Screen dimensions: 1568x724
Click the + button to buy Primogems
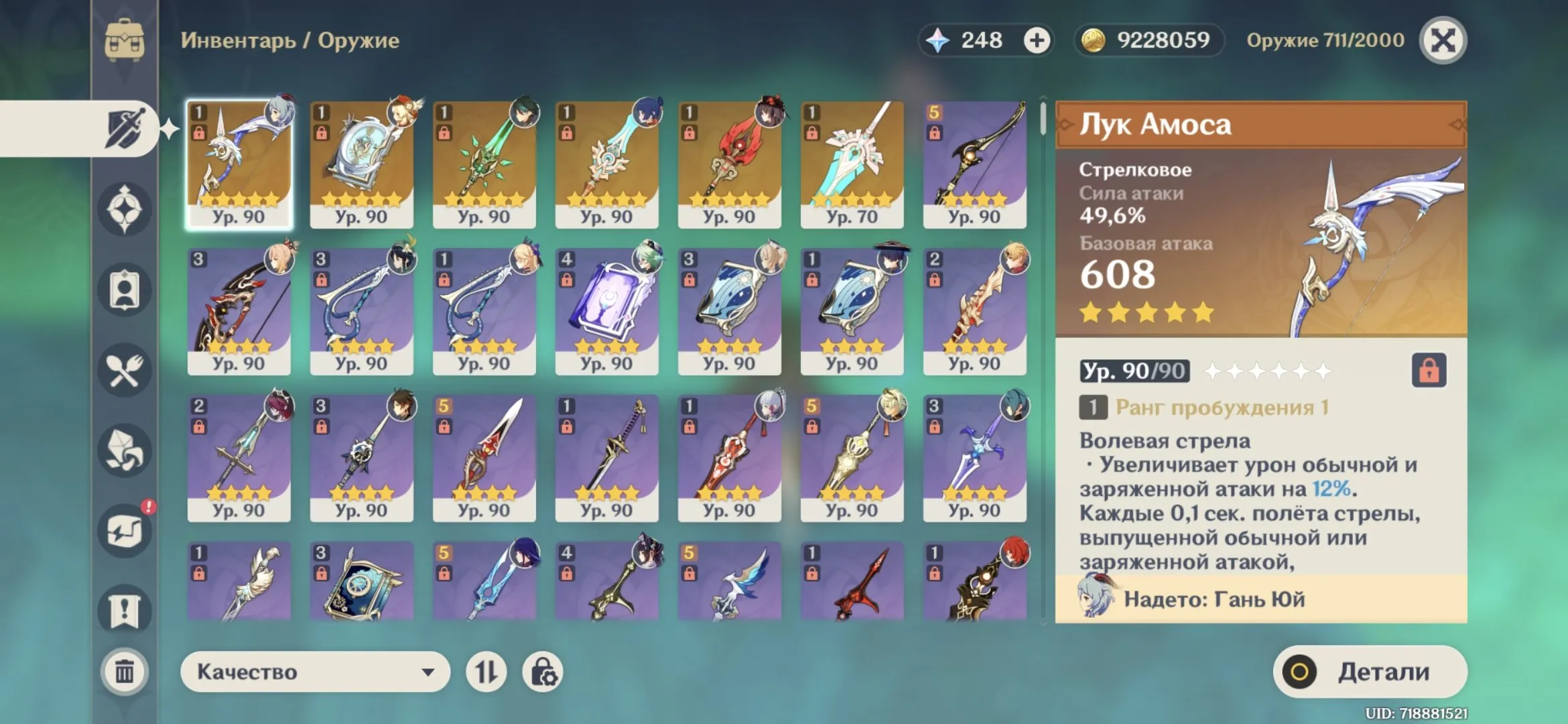pyautogui.click(x=1037, y=40)
